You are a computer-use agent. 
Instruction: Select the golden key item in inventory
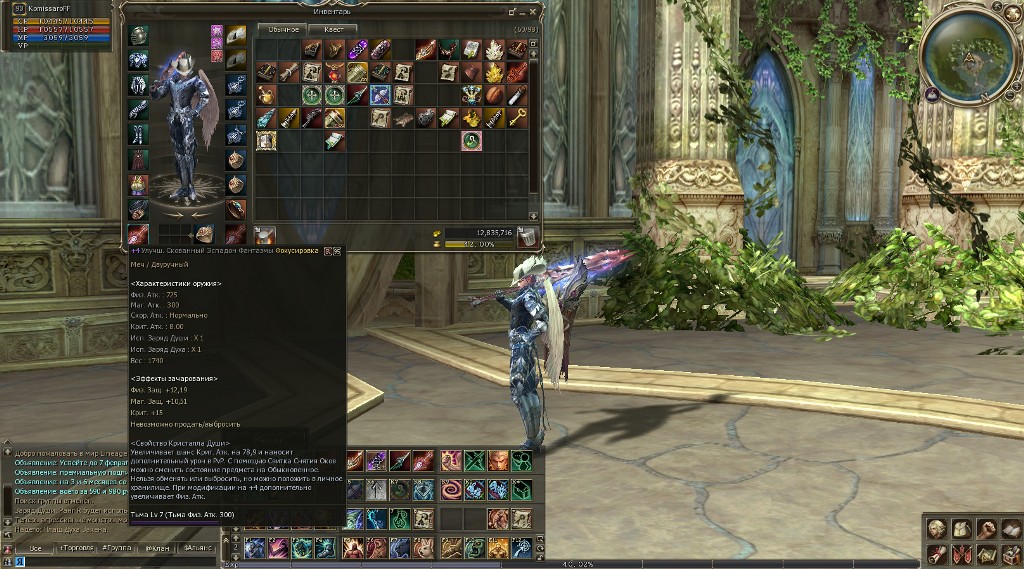(518, 117)
